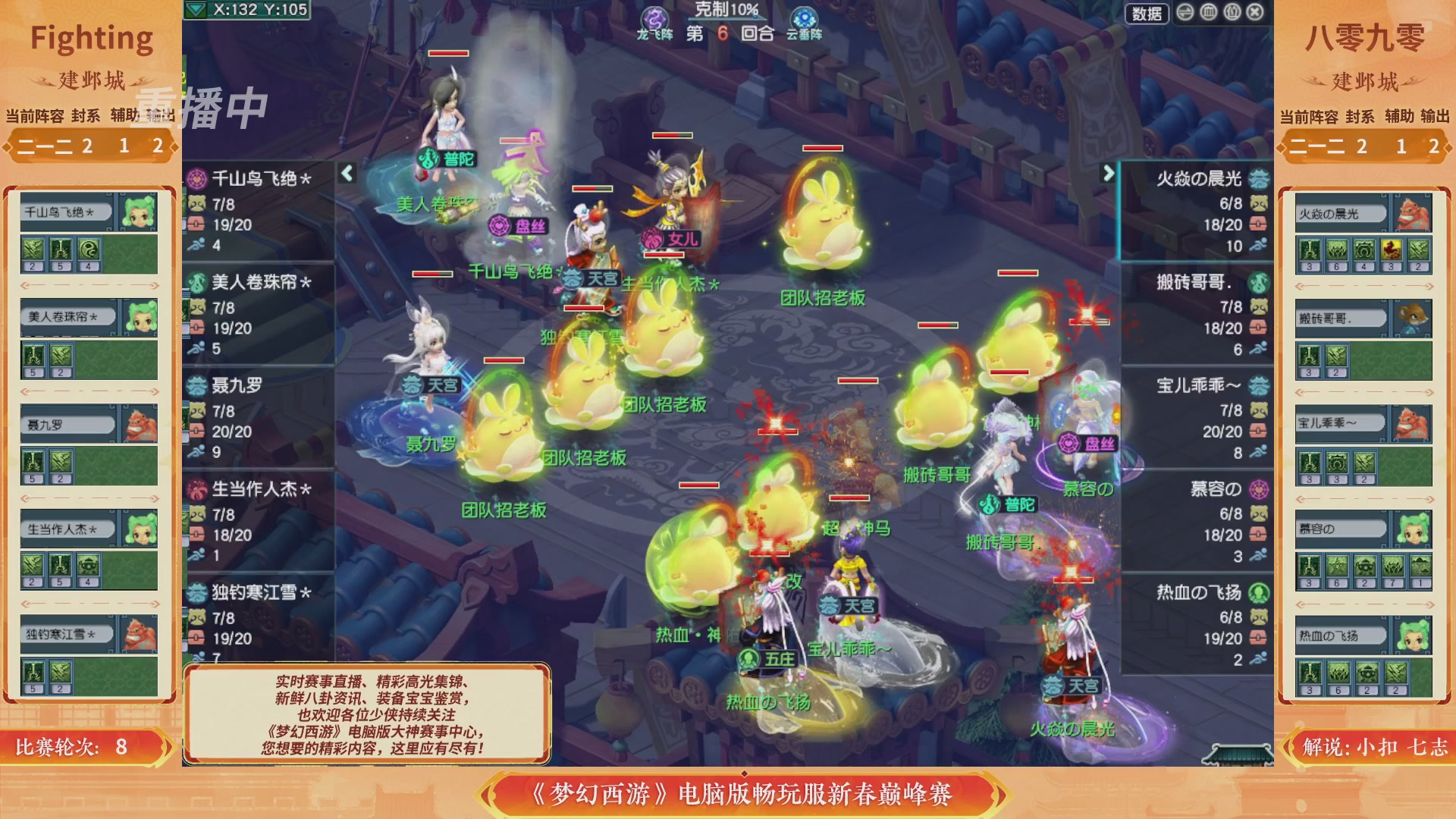Click the 天宫 sect badge above 宝儿乖乖
Screen dimensions: 1456x819
point(830,605)
